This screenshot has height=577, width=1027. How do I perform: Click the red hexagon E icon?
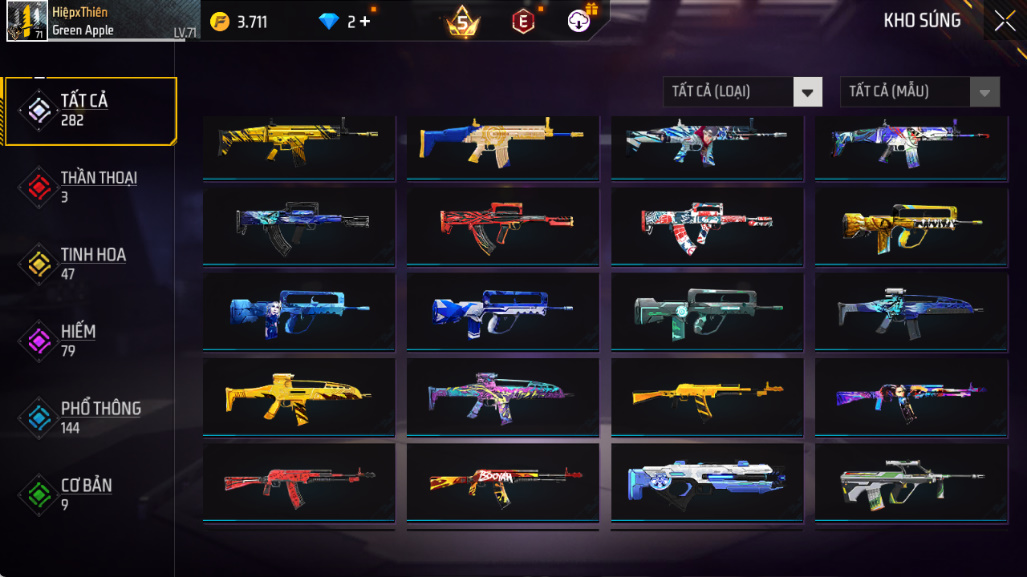click(x=522, y=21)
